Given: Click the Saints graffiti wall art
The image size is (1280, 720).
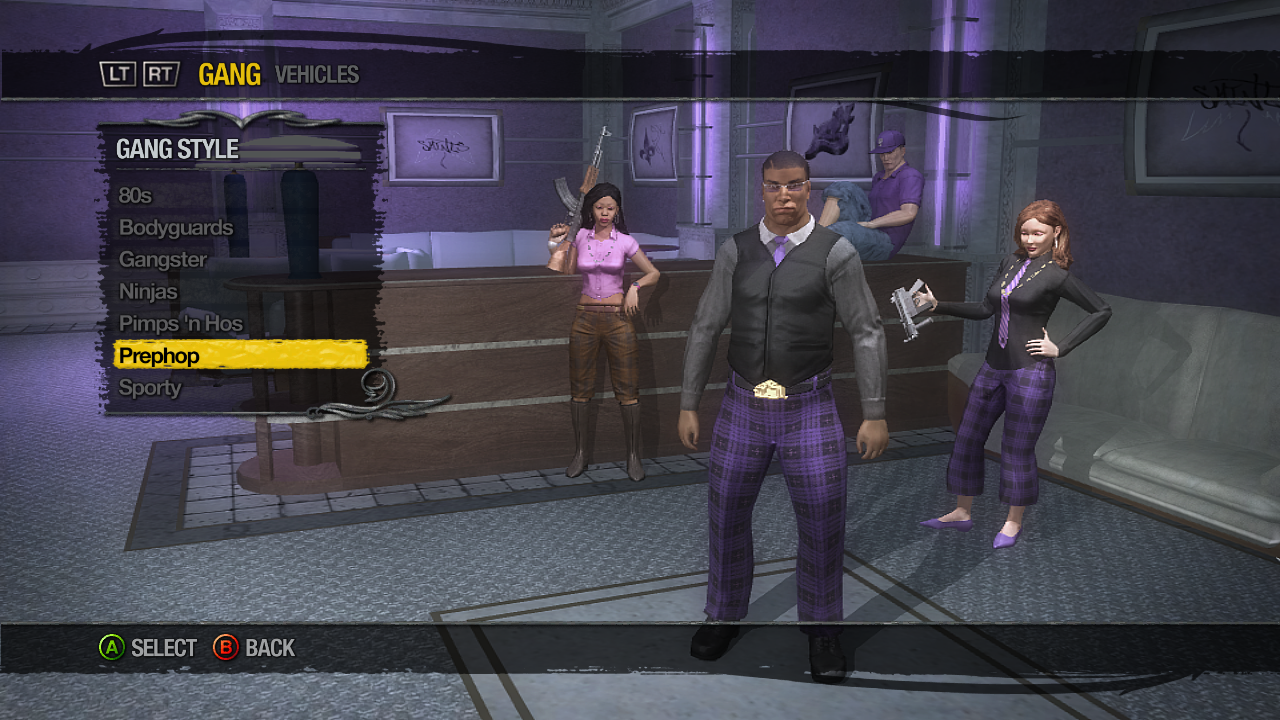Looking at the screenshot, I should click(443, 147).
